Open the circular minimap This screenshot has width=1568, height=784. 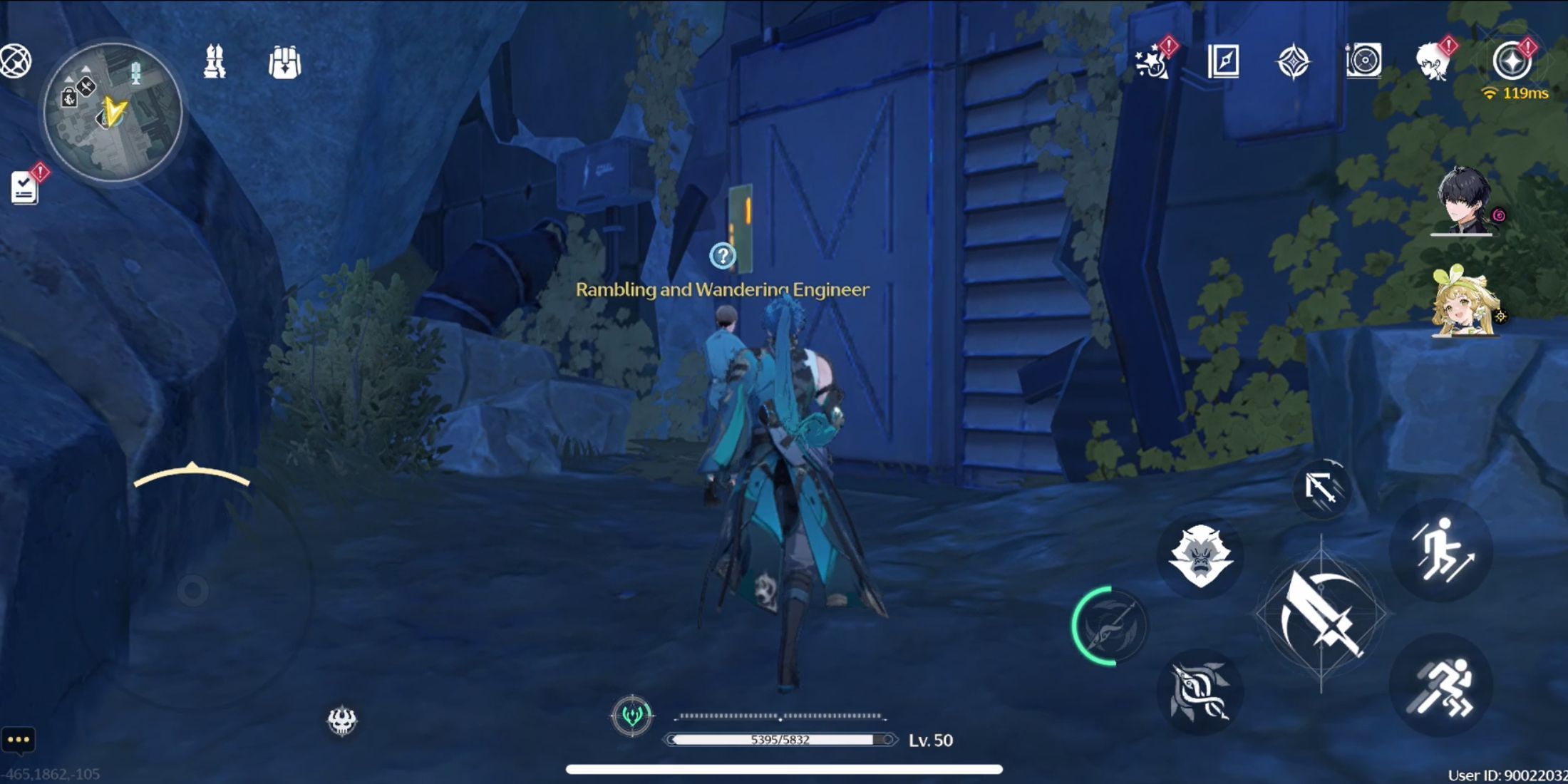(x=113, y=111)
